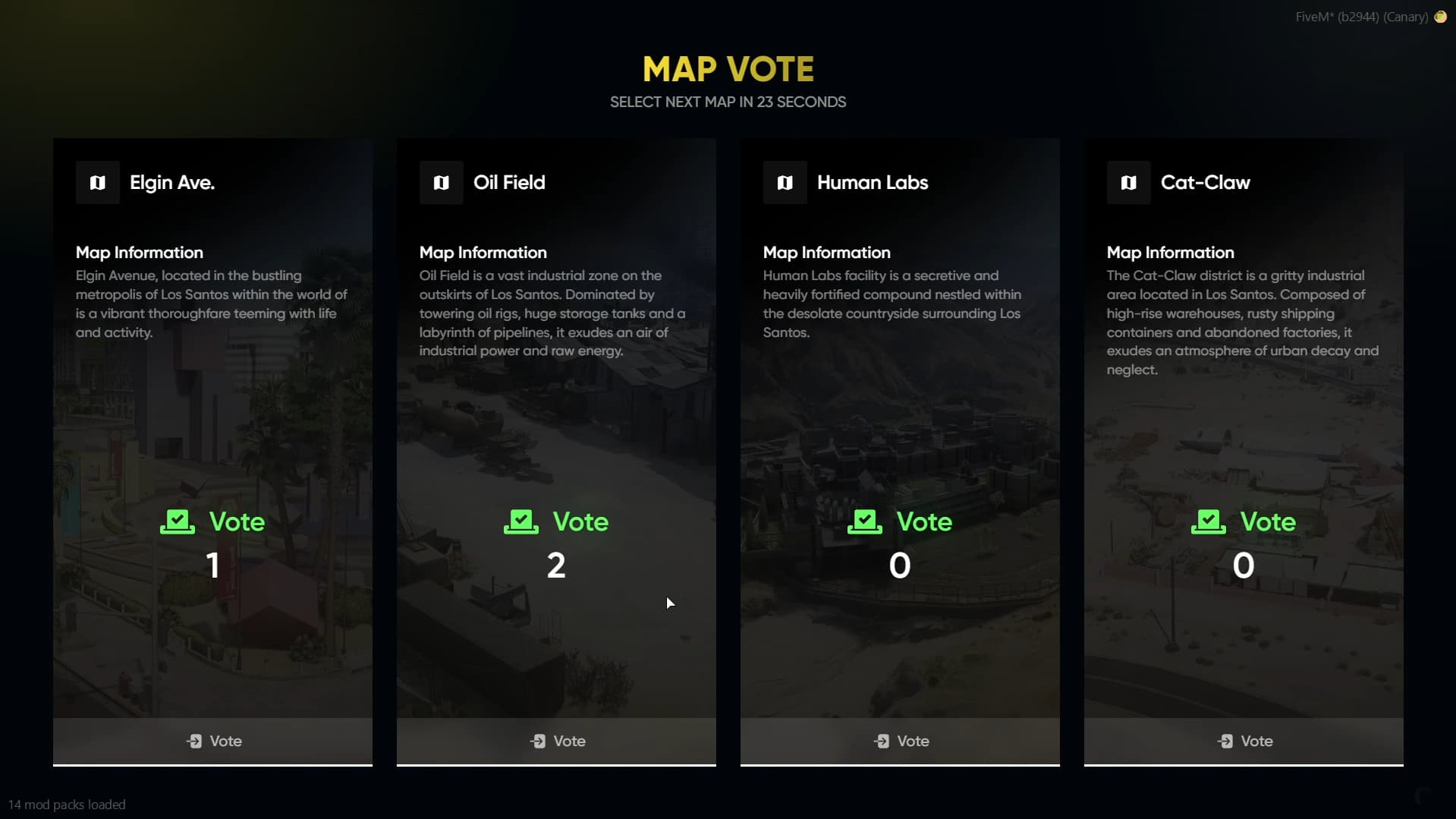The width and height of the screenshot is (1456, 819).
Task: Click the 14 mod packs loaded status text
Action: point(68,805)
